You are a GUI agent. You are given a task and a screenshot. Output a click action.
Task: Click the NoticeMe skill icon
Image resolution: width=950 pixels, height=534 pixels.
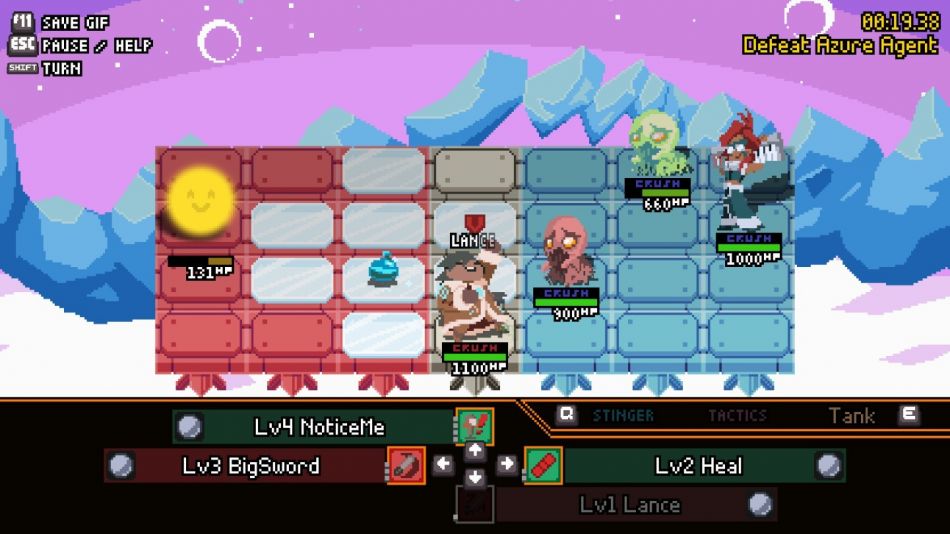click(474, 426)
